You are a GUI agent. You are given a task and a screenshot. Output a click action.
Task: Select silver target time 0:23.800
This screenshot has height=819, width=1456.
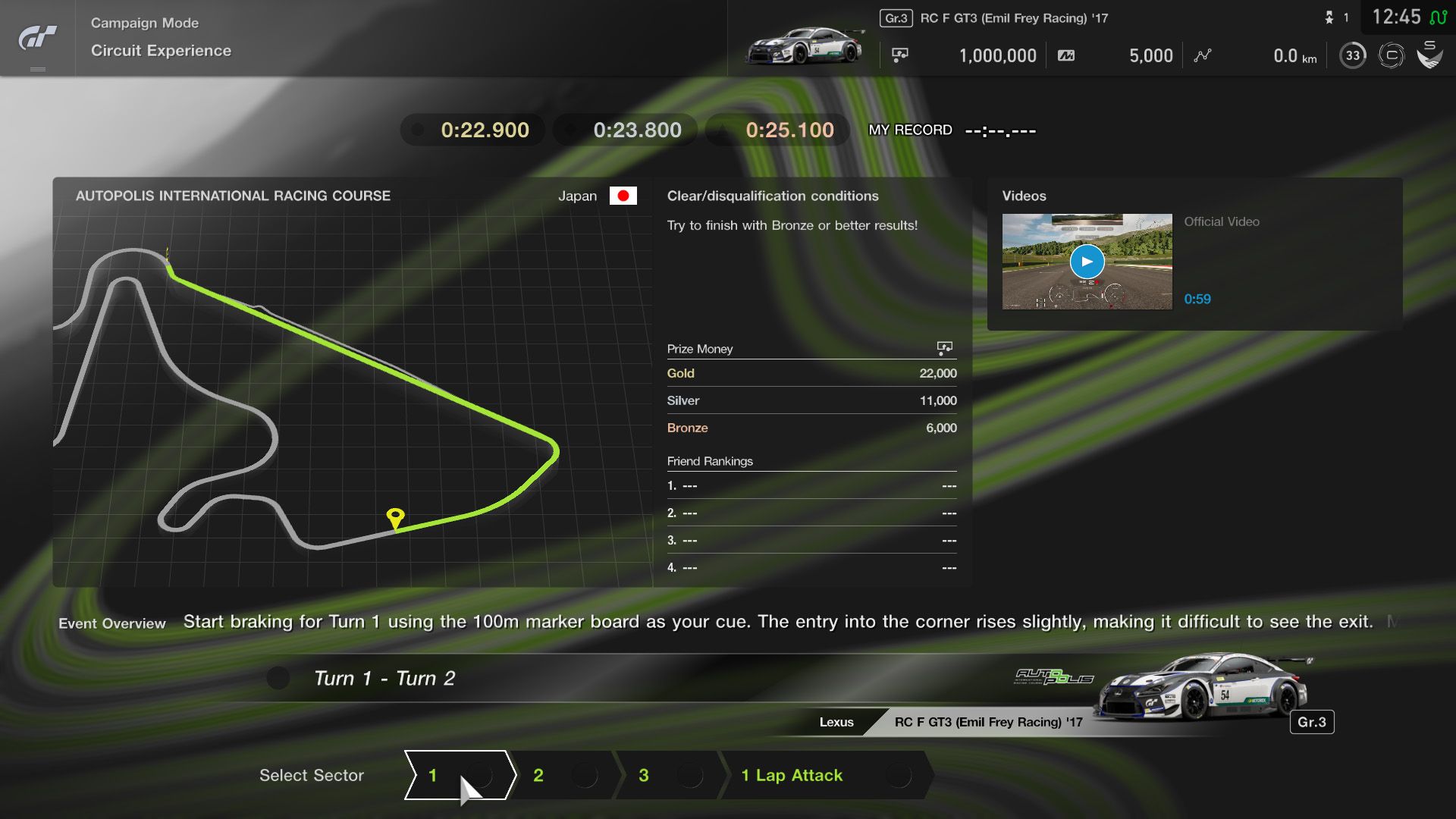point(624,130)
